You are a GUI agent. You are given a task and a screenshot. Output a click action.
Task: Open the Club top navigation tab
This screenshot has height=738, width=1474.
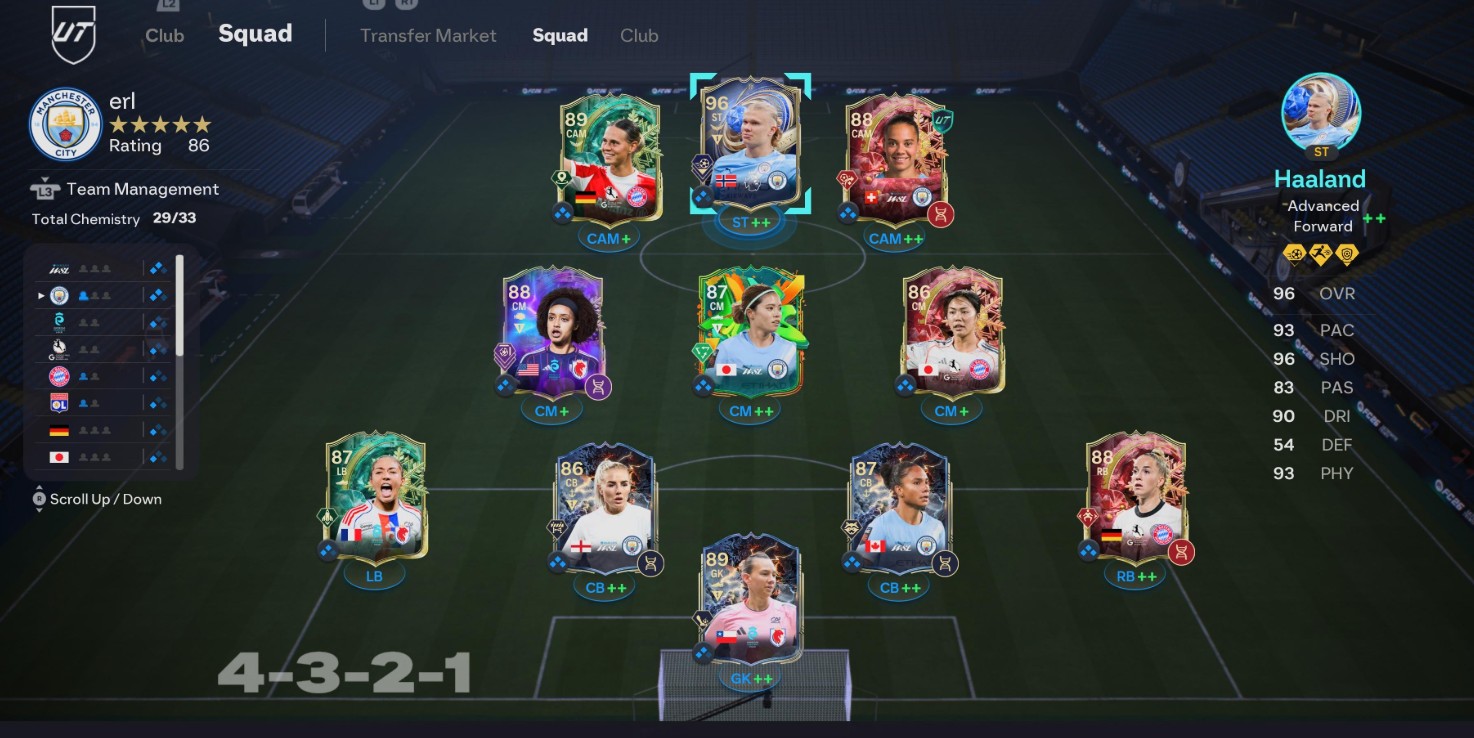[164, 35]
